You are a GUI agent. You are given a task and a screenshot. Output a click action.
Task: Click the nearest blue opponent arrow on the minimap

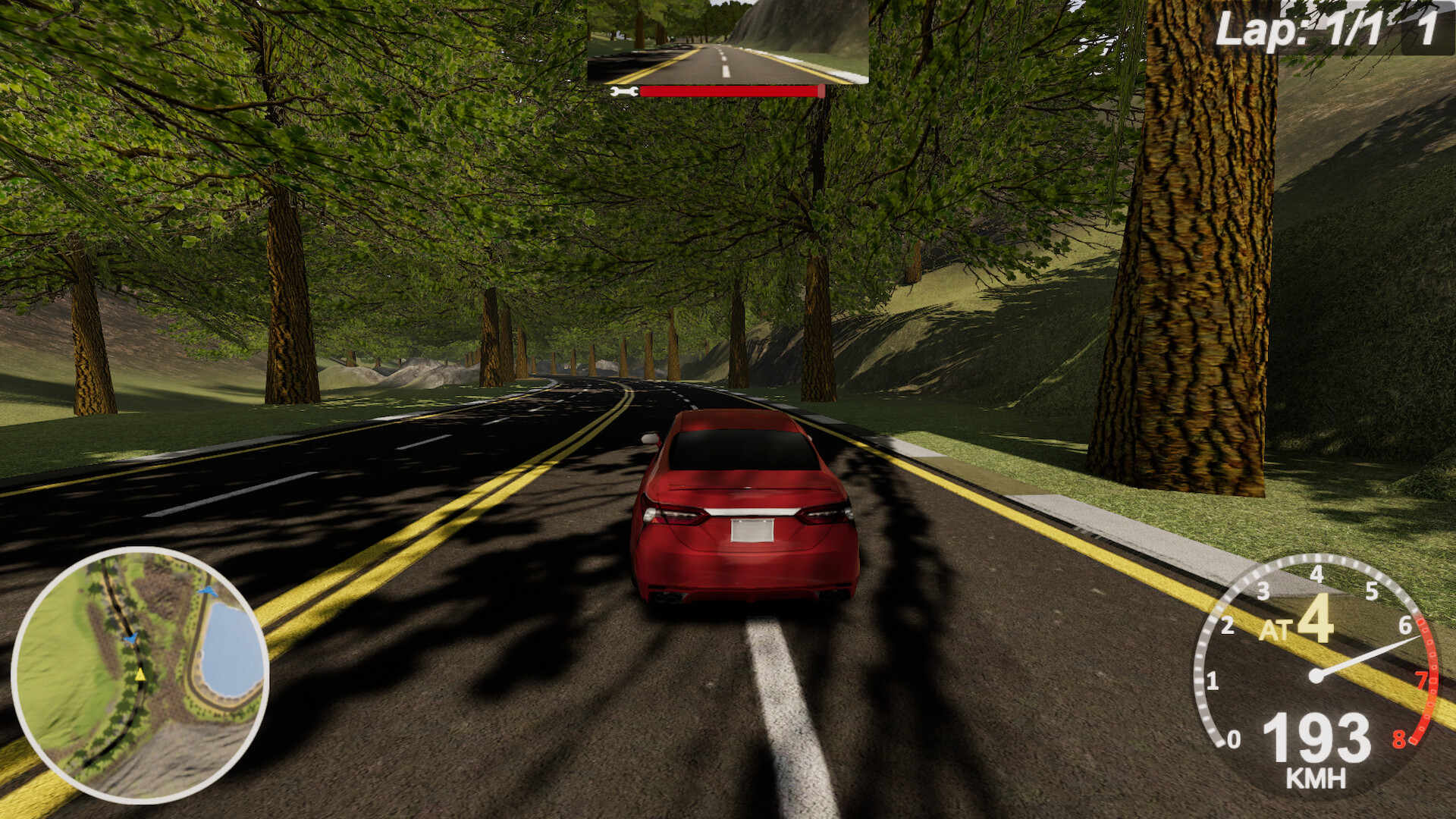(131, 638)
